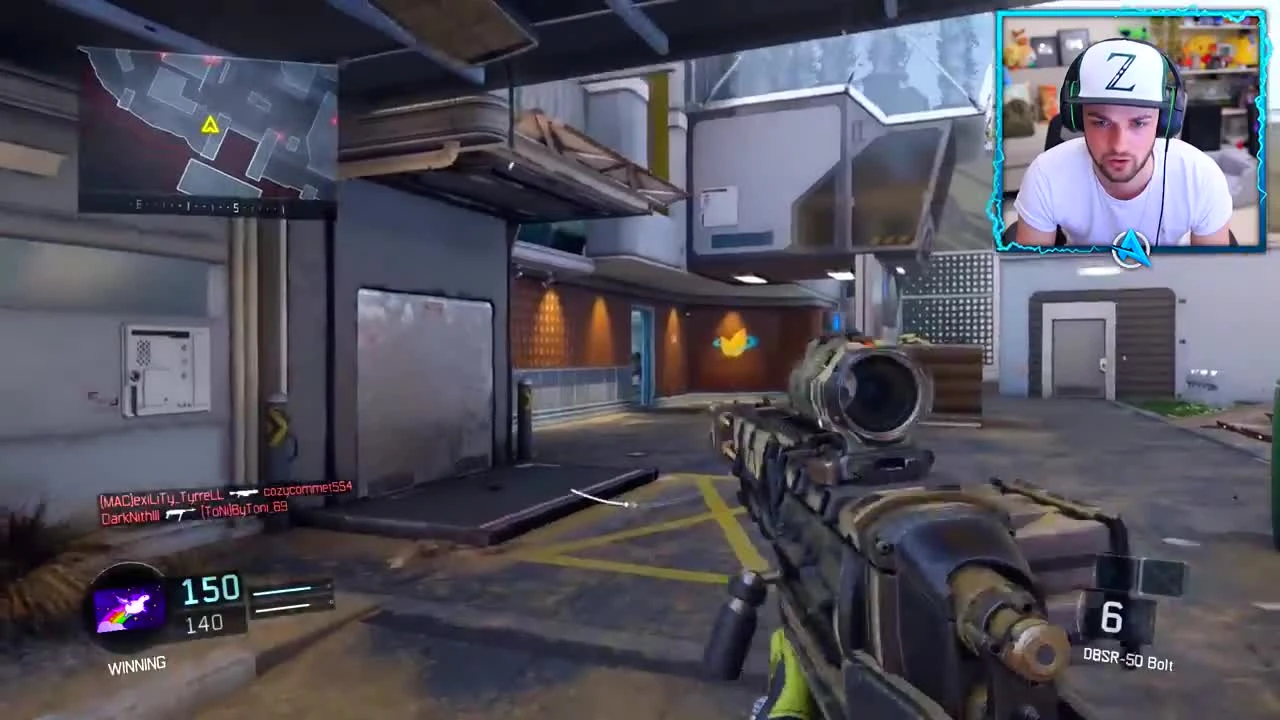This screenshot has width=1280, height=720.
Task: Toggle the WINNING status indicator
Action: (137, 664)
